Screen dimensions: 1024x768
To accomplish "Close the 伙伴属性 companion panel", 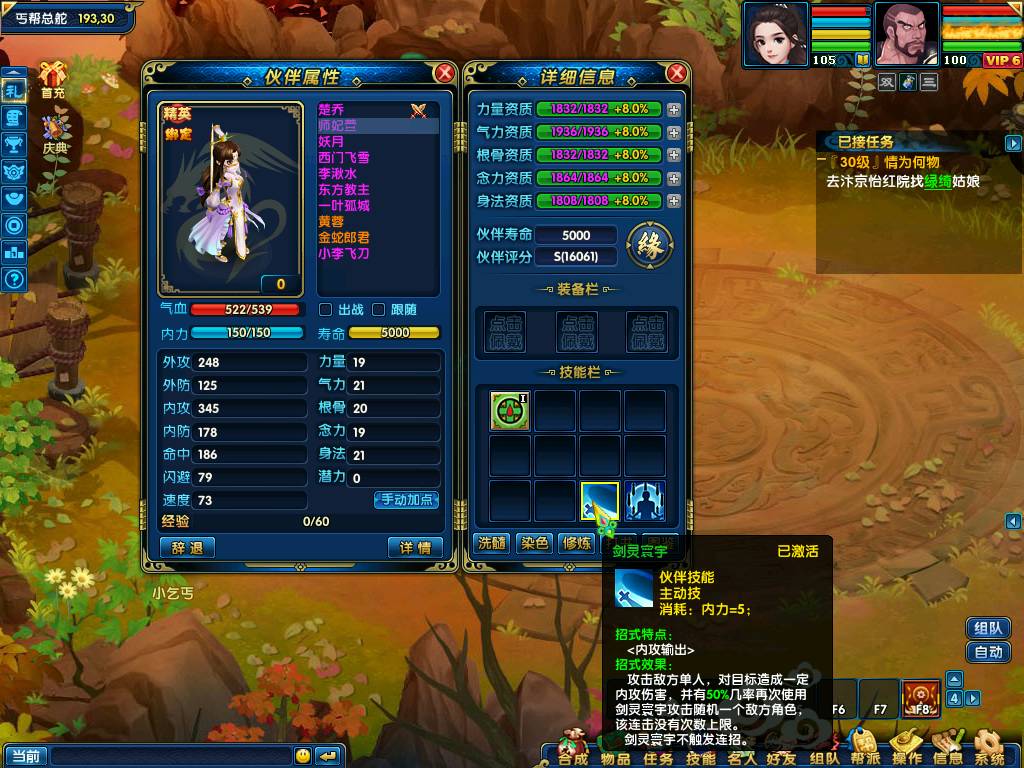I will 445,73.
